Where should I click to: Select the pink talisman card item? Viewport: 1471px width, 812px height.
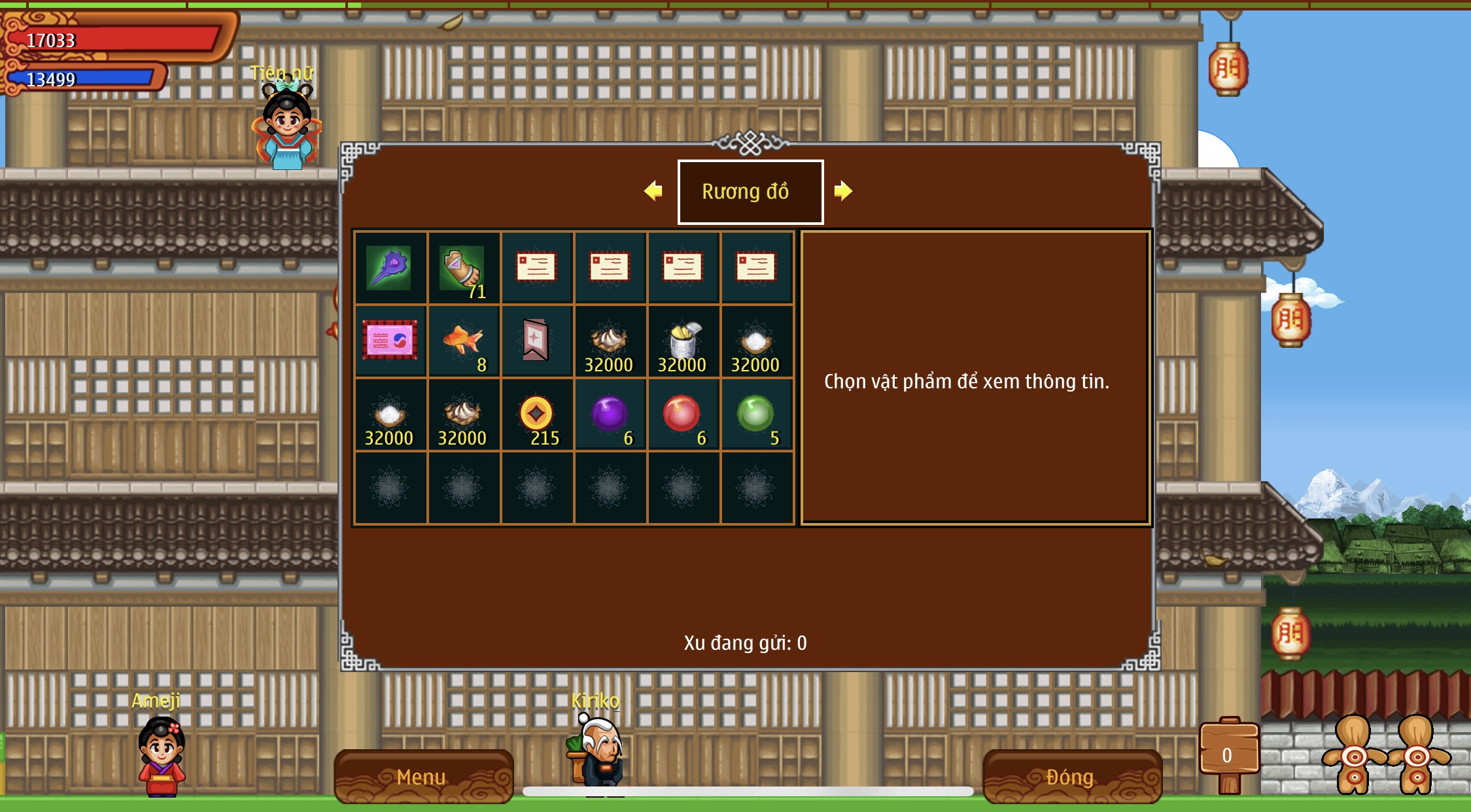pyautogui.click(x=390, y=341)
